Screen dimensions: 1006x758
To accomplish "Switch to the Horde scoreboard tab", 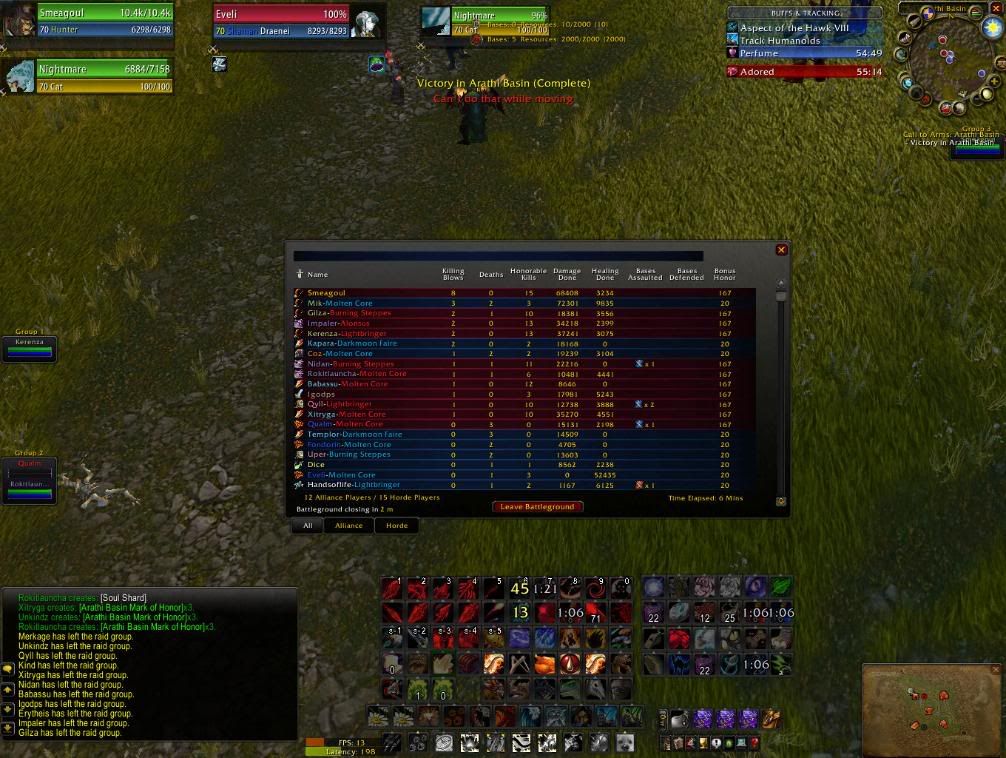I will click(397, 525).
